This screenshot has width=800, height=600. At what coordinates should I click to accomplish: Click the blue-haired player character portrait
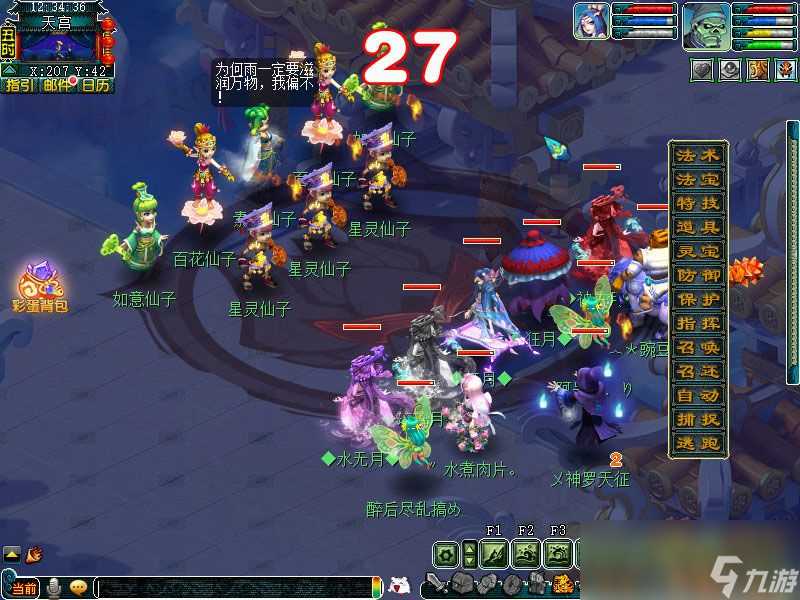pyautogui.click(x=591, y=21)
